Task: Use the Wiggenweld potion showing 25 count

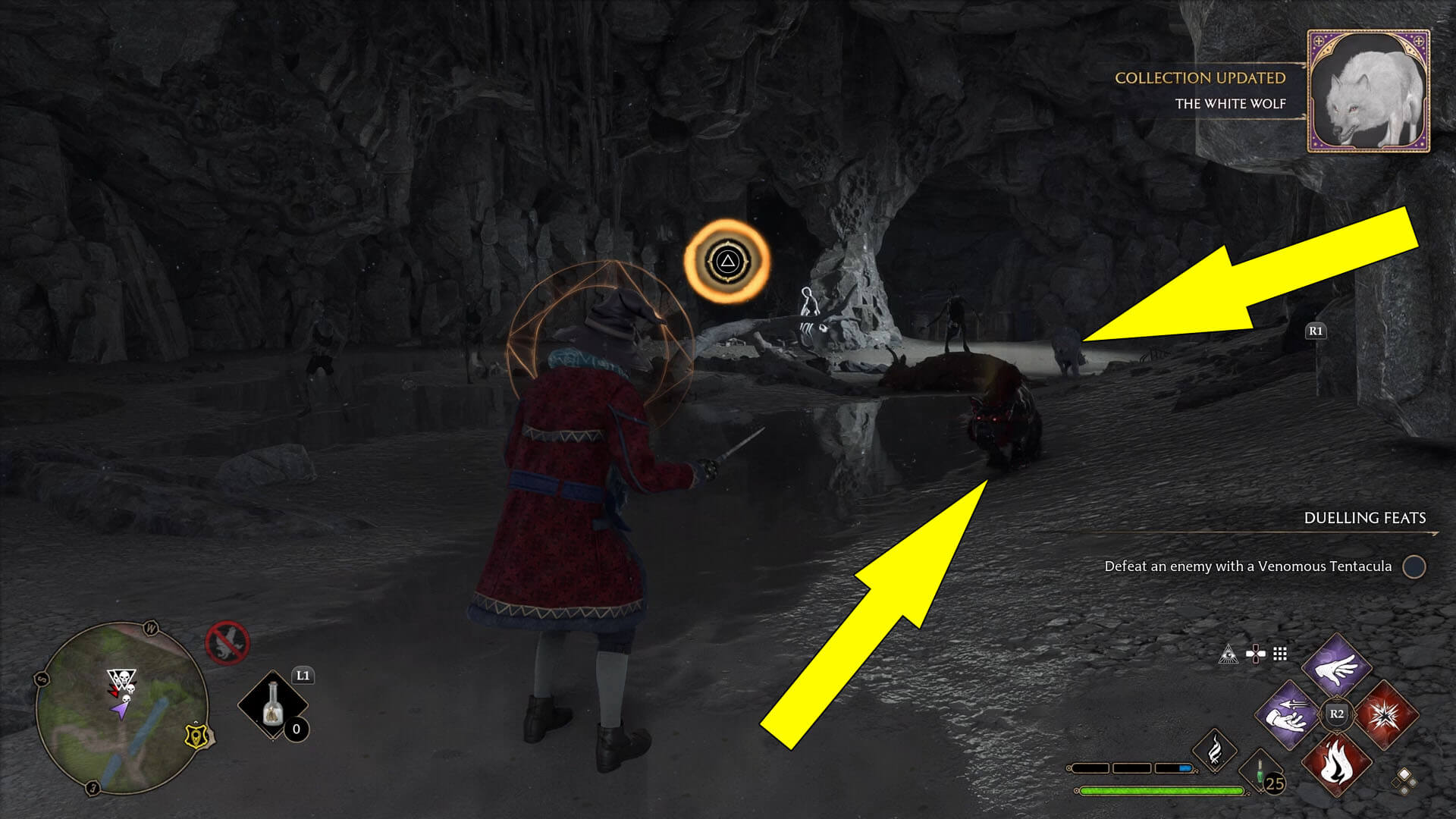Action: point(1260,775)
